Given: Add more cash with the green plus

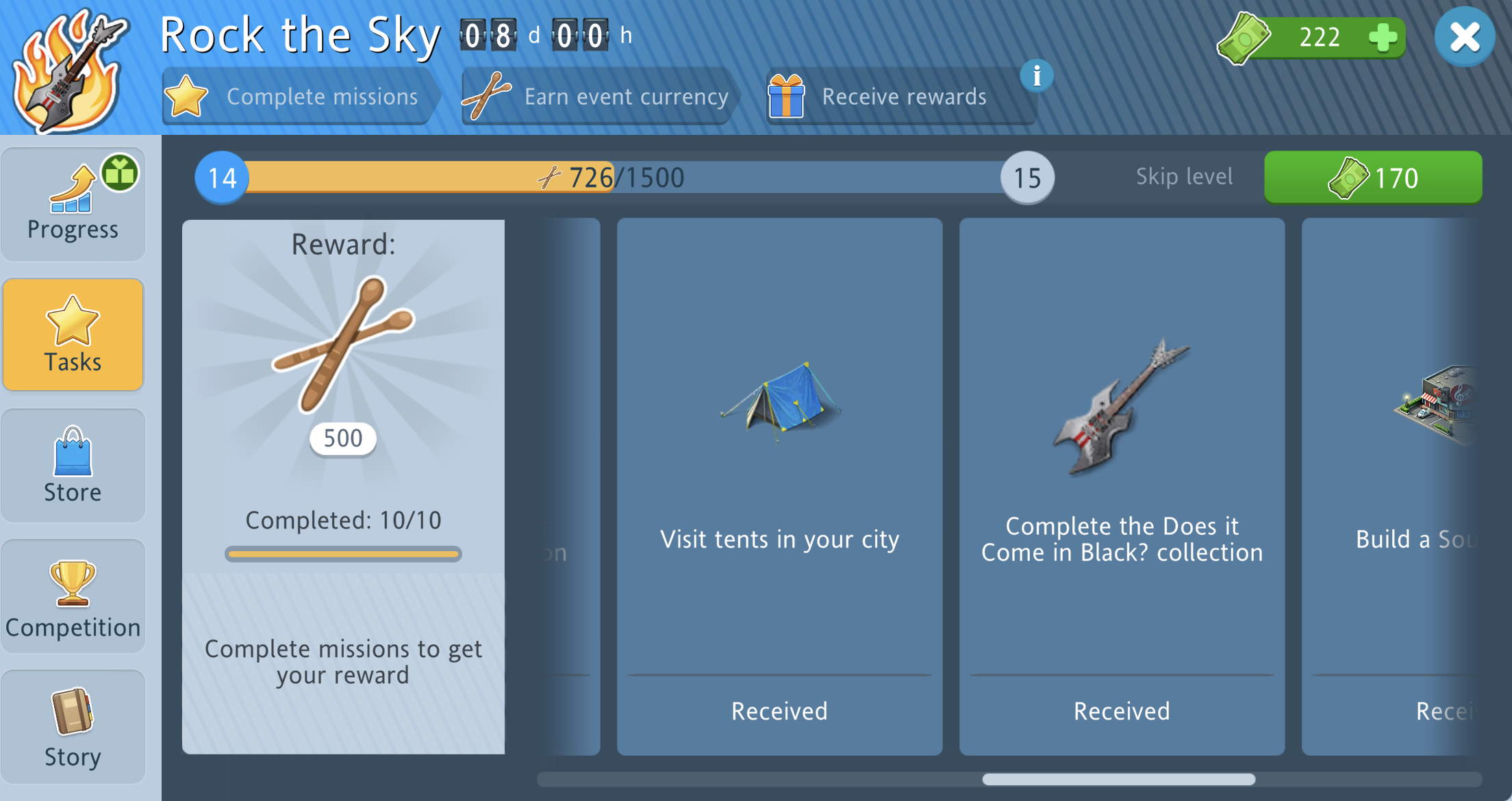Looking at the screenshot, I should (x=1382, y=37).
